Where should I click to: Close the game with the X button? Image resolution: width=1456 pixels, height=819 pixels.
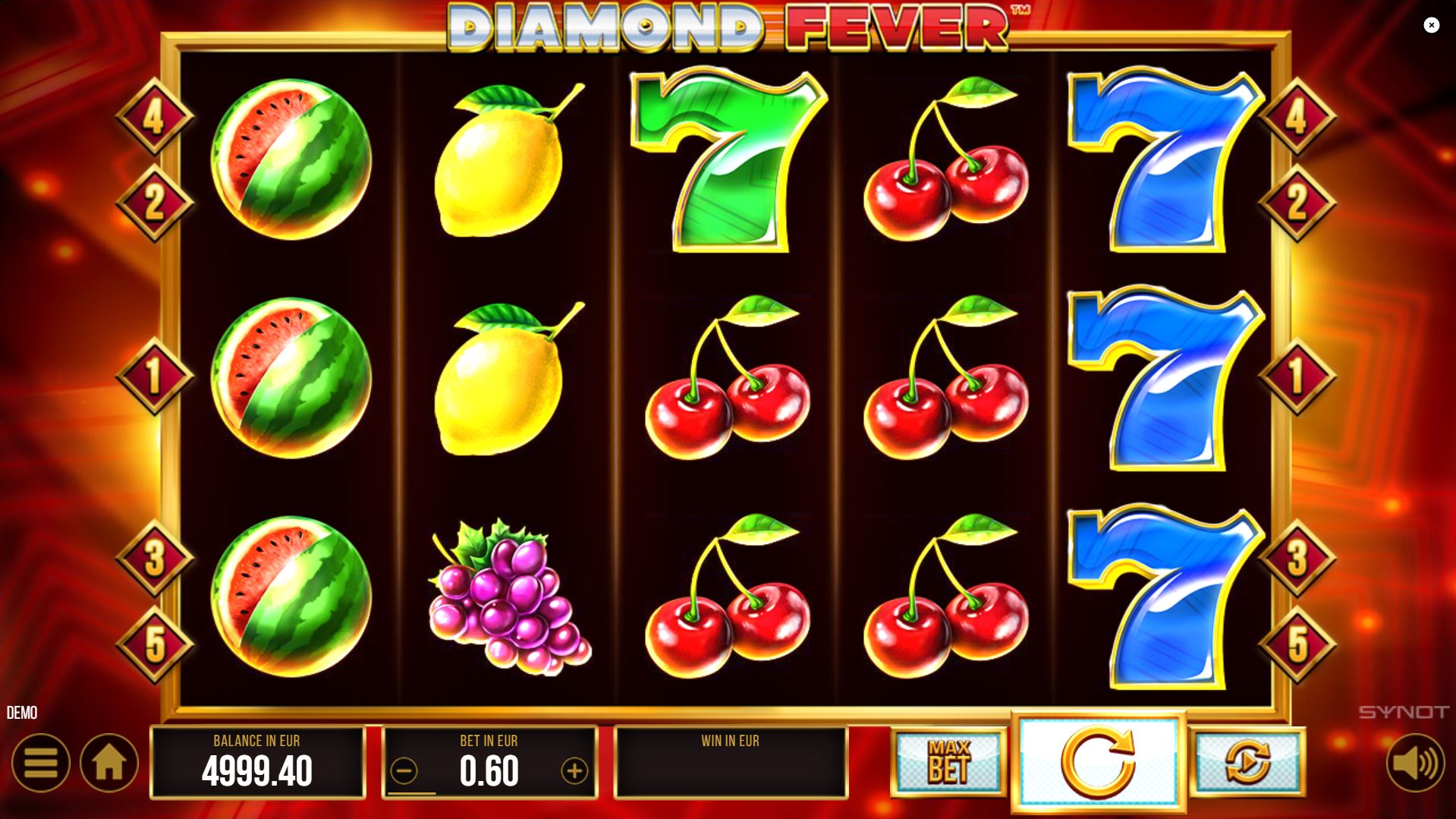1432,25
